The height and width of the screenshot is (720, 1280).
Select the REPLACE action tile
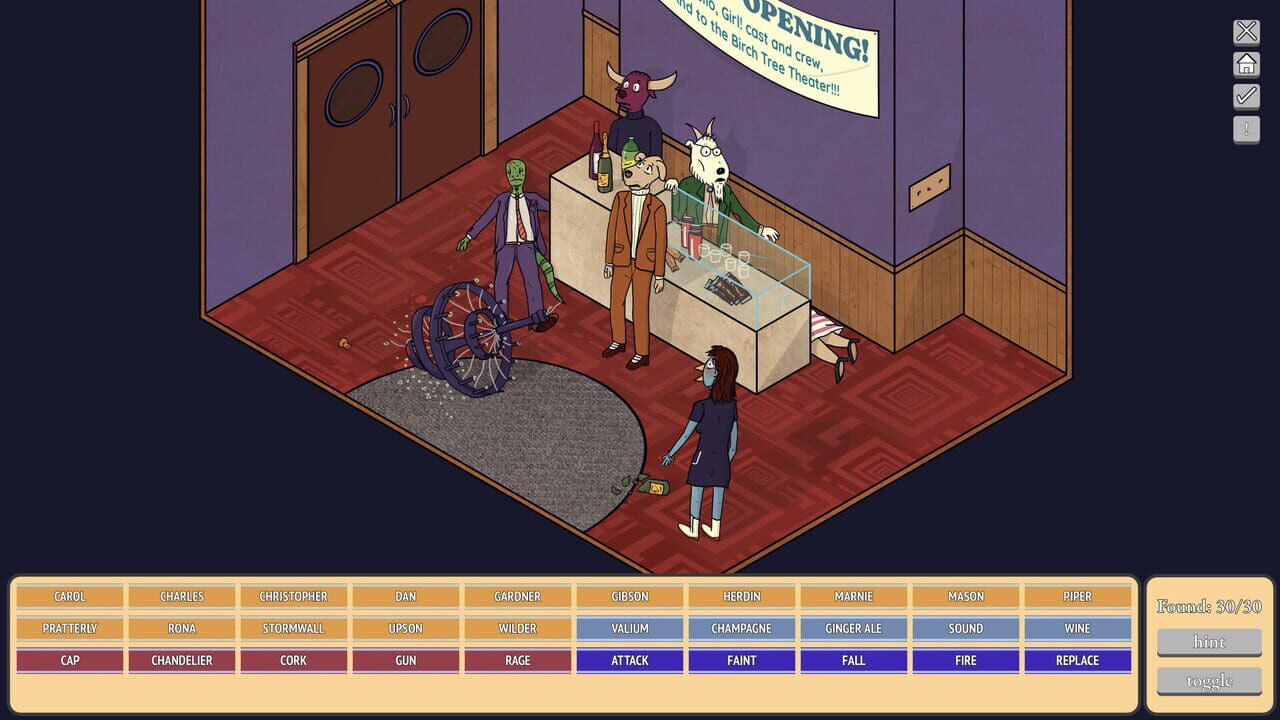click(x=1077, y=660)
